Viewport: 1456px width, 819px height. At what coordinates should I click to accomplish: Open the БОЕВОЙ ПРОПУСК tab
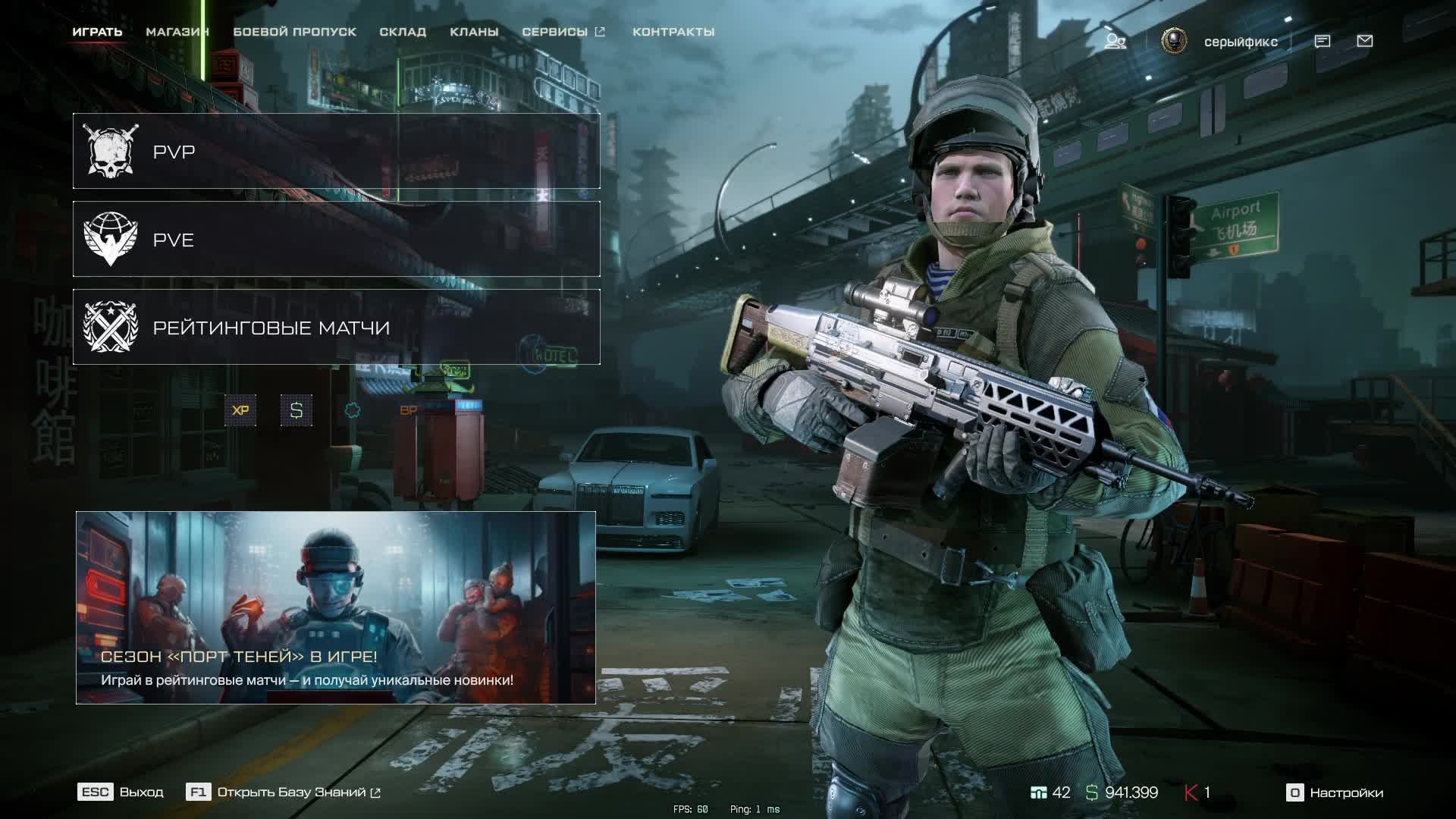pyautogui.click(x=294, y=32)
